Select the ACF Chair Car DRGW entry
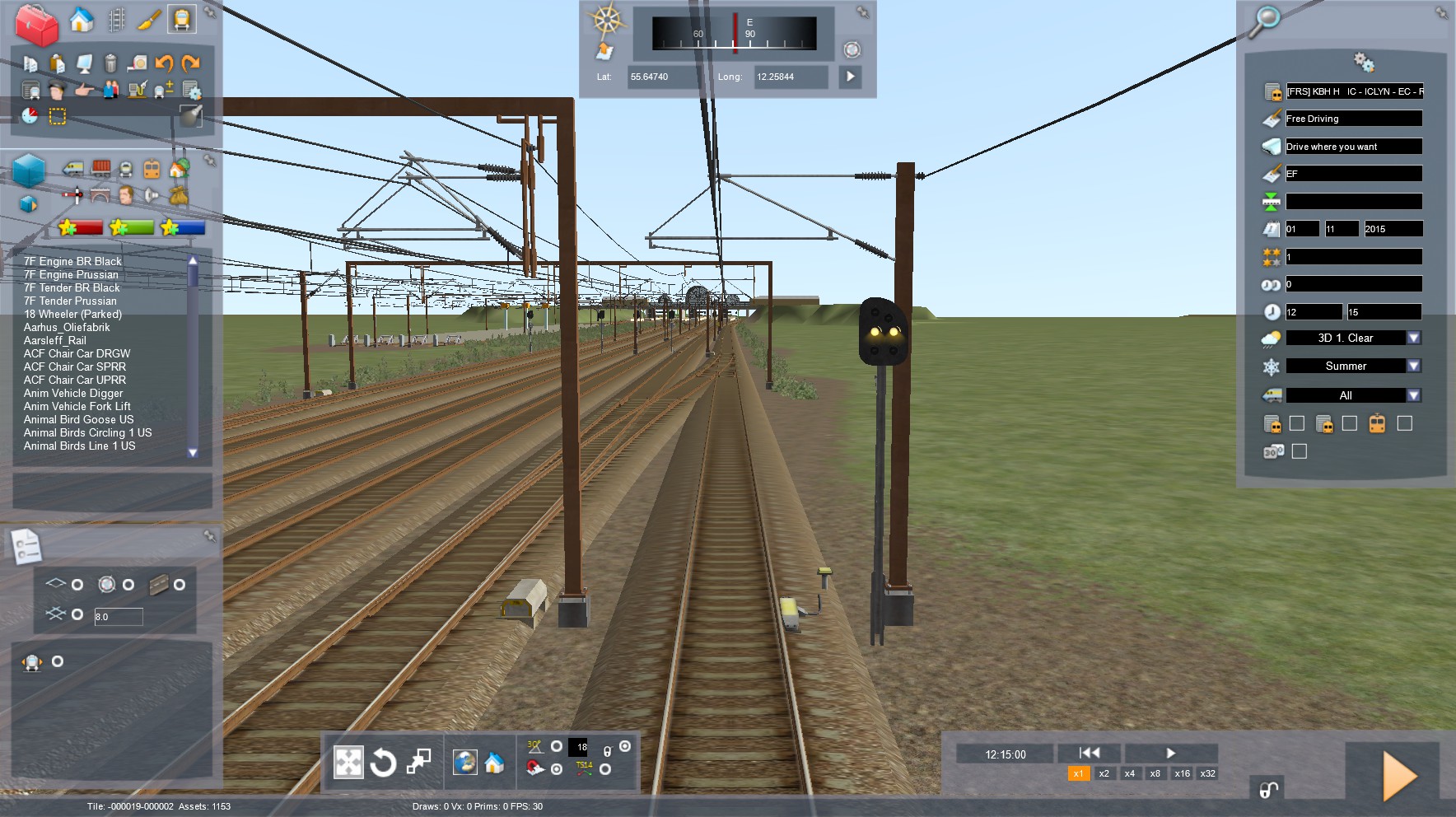The width and height of the screenshot is (1456, 817). click(77, 353)
